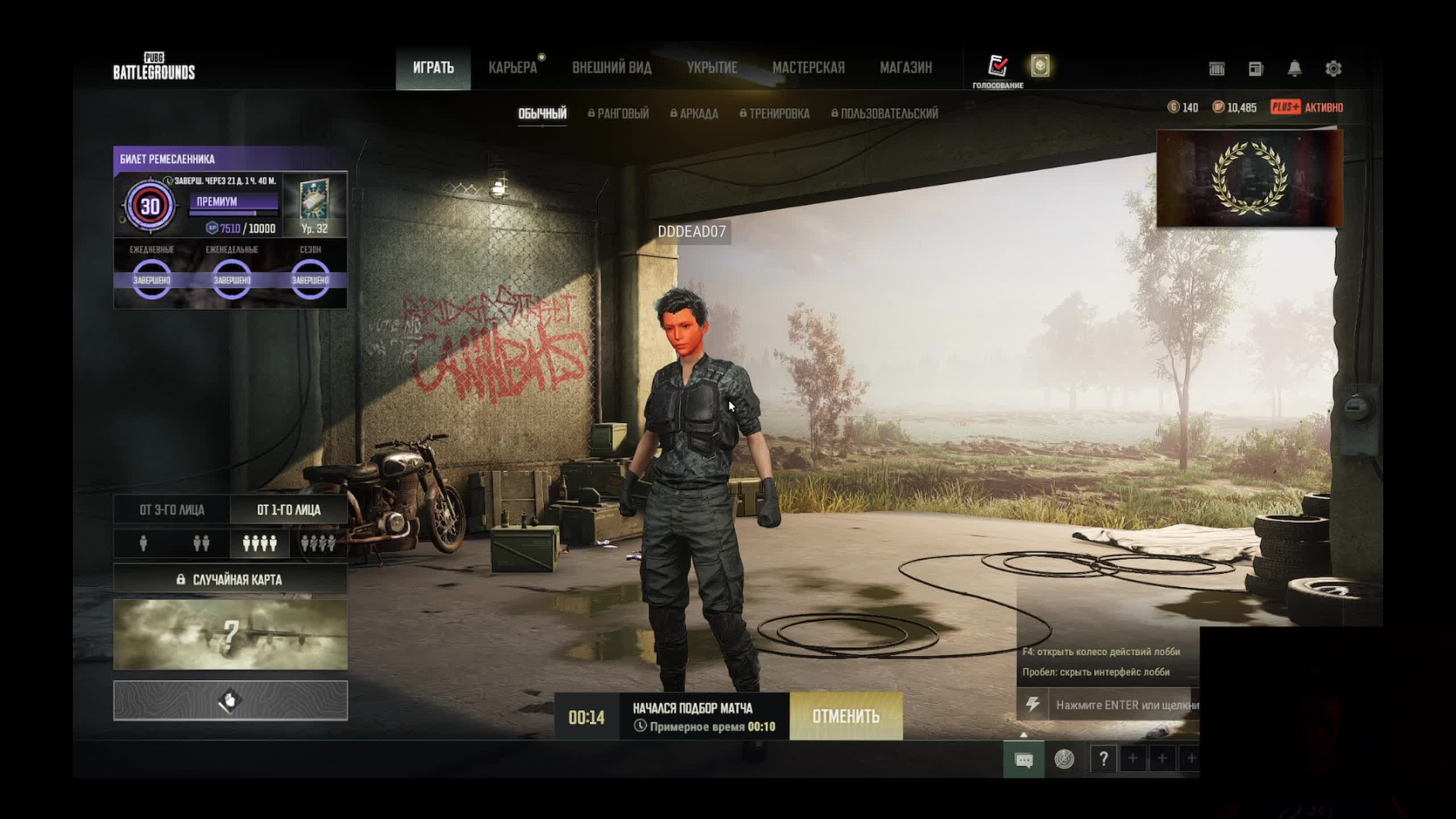Viewport: 1456px width, 819px height.
Task: Select the ИГРАТЬ tab
Action: (433, 68)
